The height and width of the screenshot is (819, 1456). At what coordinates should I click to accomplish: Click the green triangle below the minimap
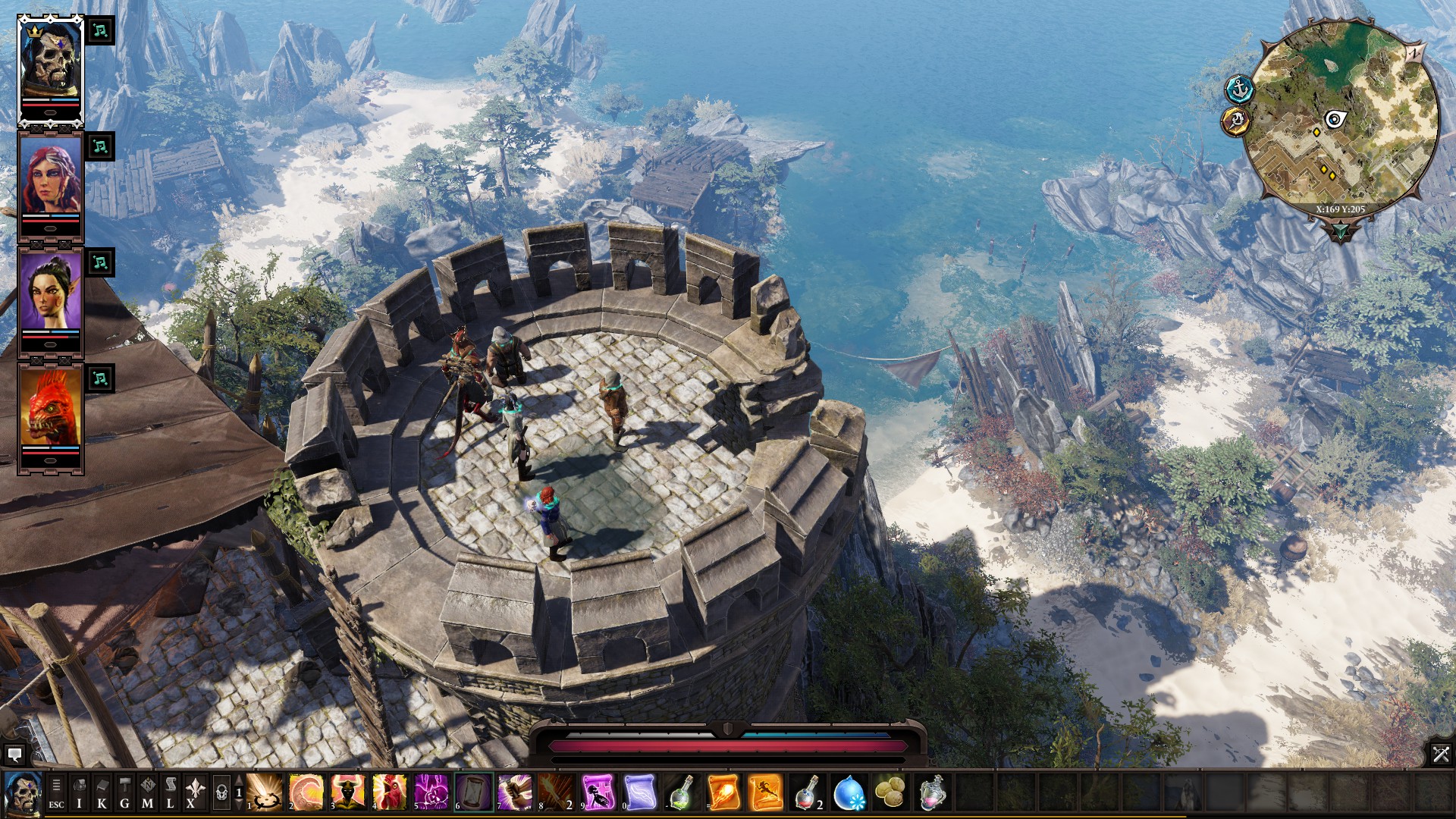1340,231
